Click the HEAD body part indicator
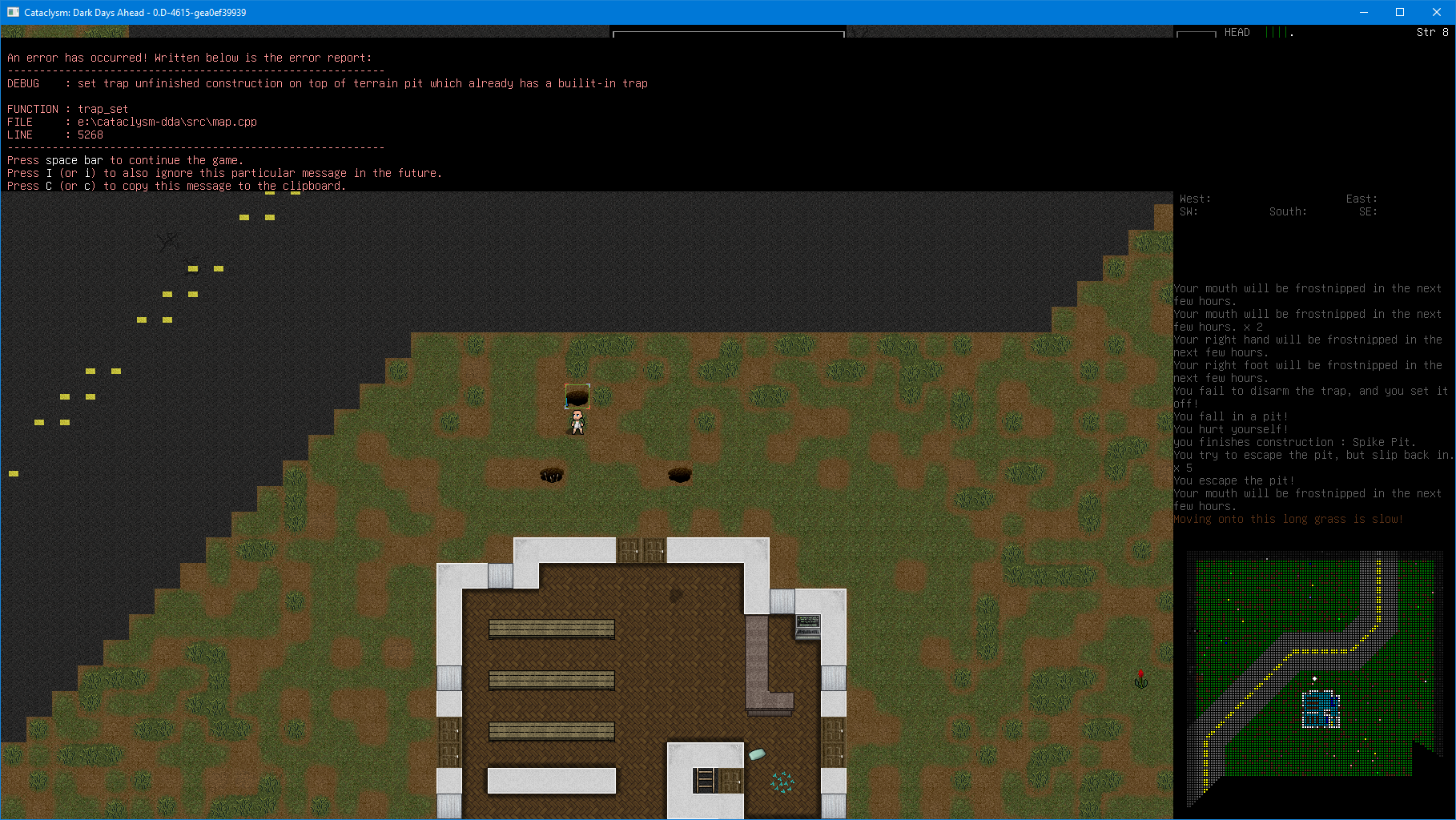 (1238, 32)
